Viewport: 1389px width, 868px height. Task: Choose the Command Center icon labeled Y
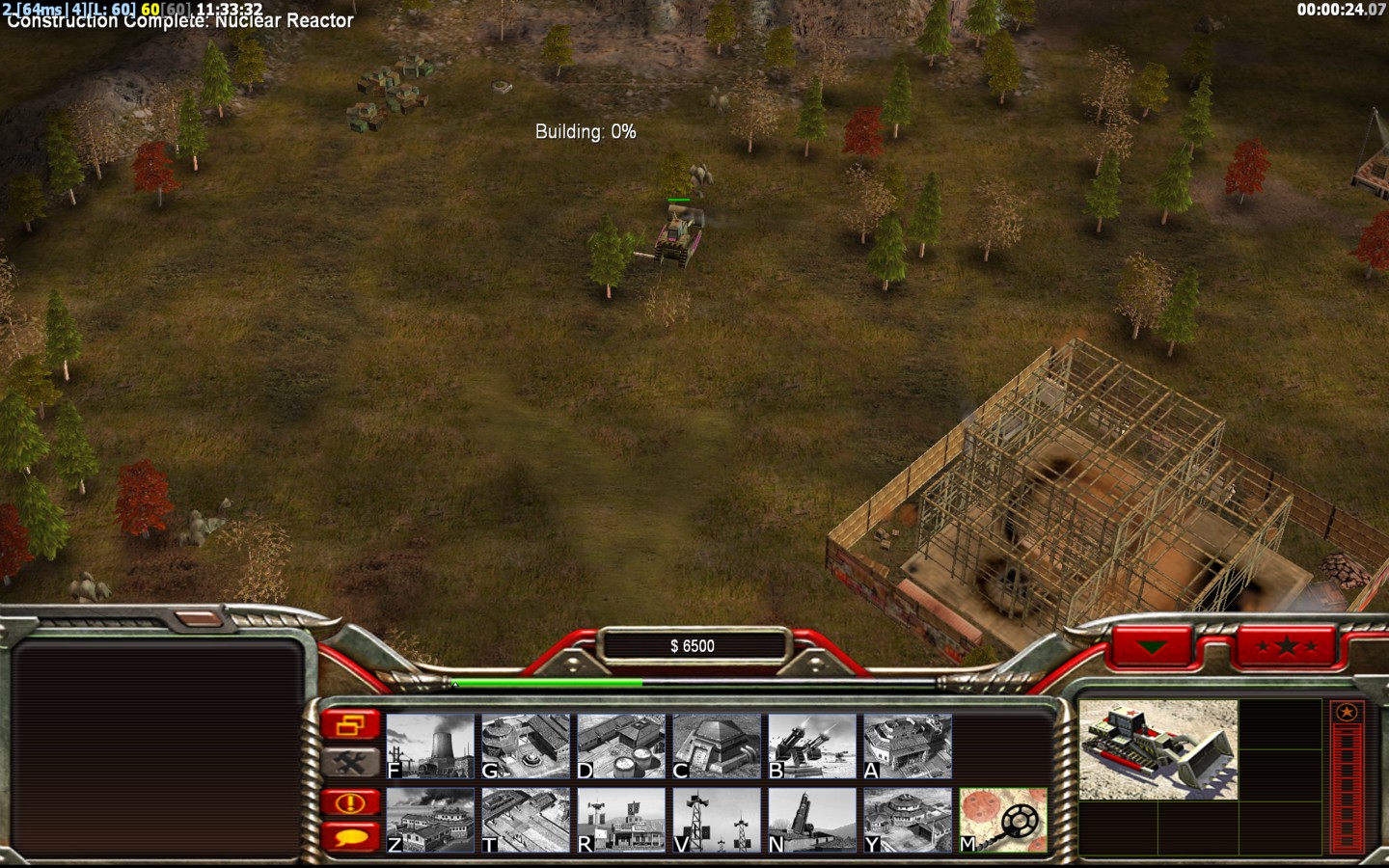click(908, 820)
